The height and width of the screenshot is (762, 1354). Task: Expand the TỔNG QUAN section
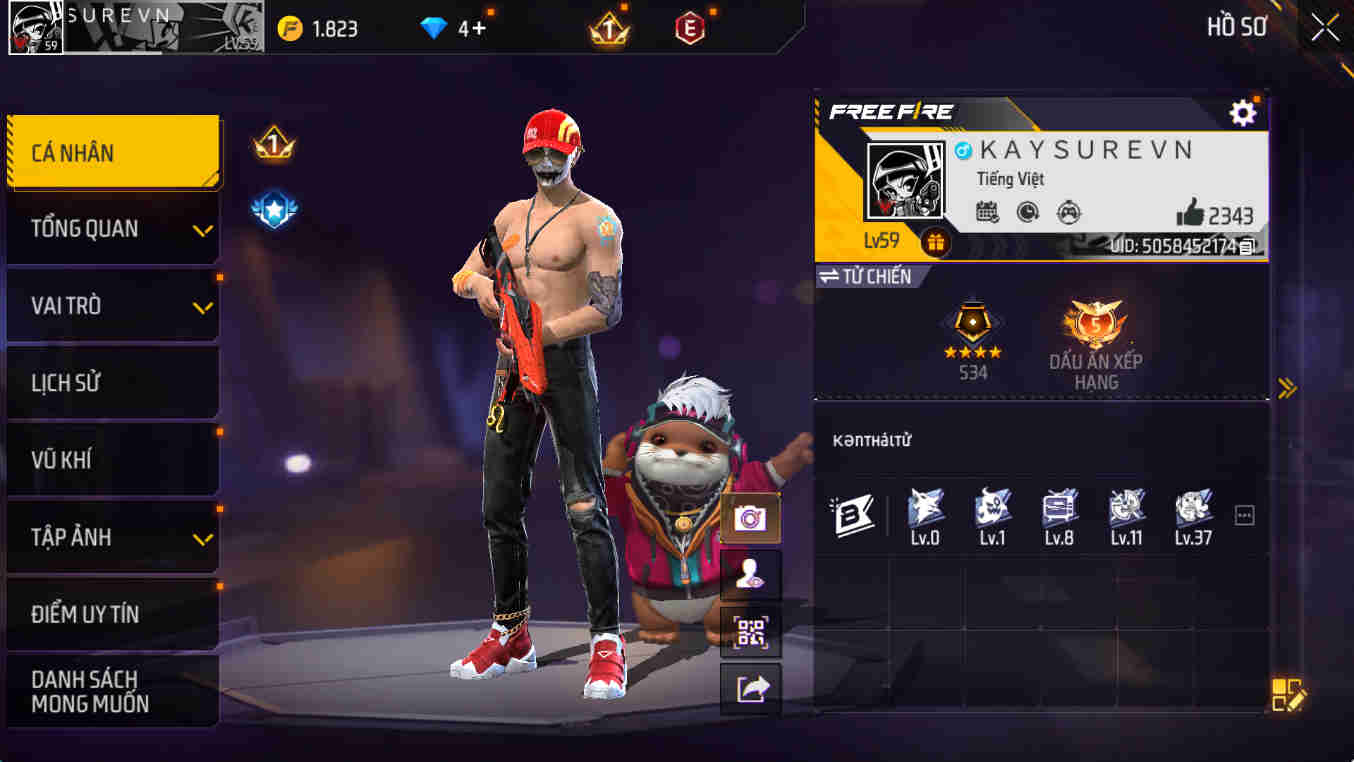tap(113, 228)
